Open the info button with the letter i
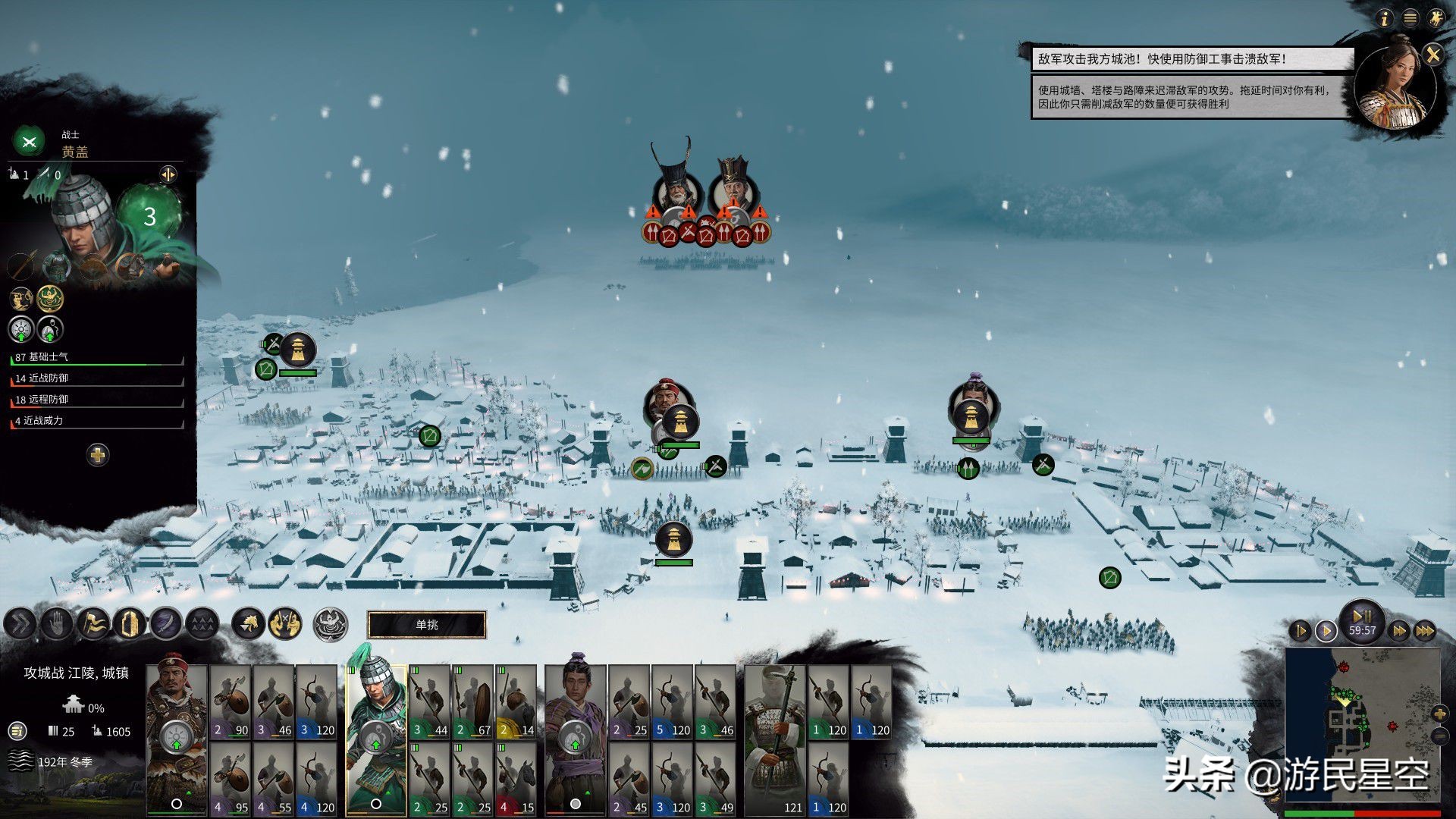The height and width of the screenshot is (819, 1456). click(1385, 18)
